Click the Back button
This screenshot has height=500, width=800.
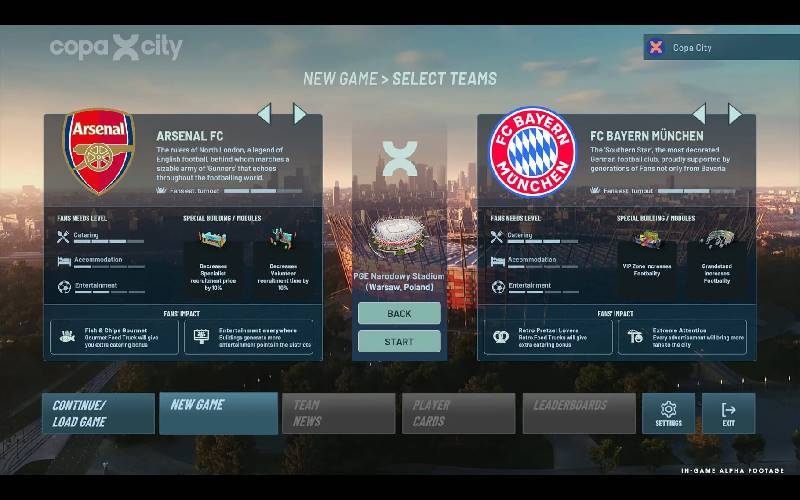click(399, 313)
